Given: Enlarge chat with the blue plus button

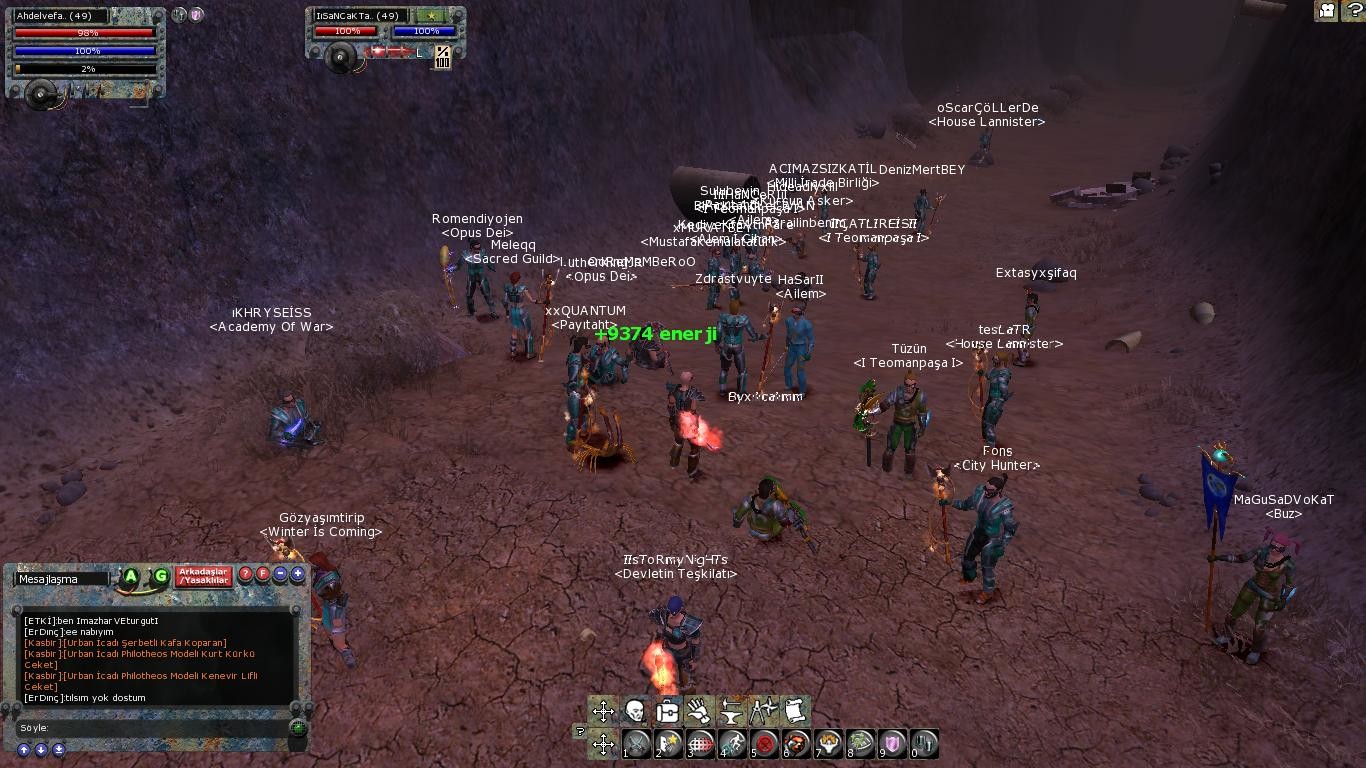Looking at the screenshot, I should pos(297,575).
